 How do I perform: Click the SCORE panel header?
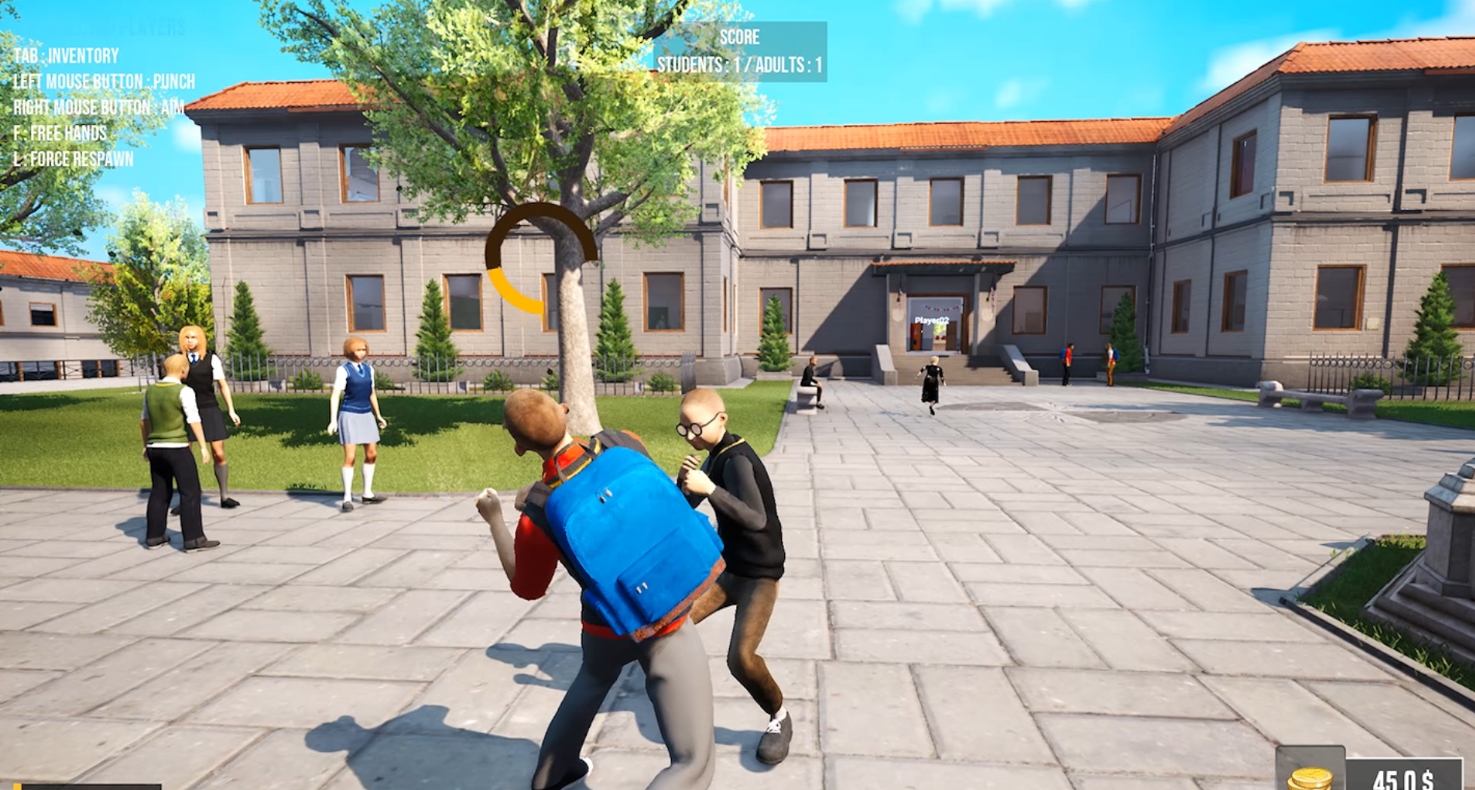740,37
